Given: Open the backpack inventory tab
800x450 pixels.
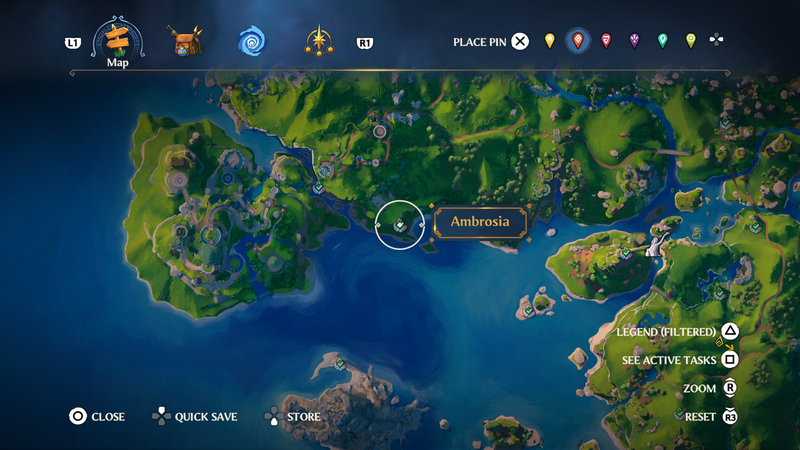Looking at the screenshot, I should (x=186, y=42).
